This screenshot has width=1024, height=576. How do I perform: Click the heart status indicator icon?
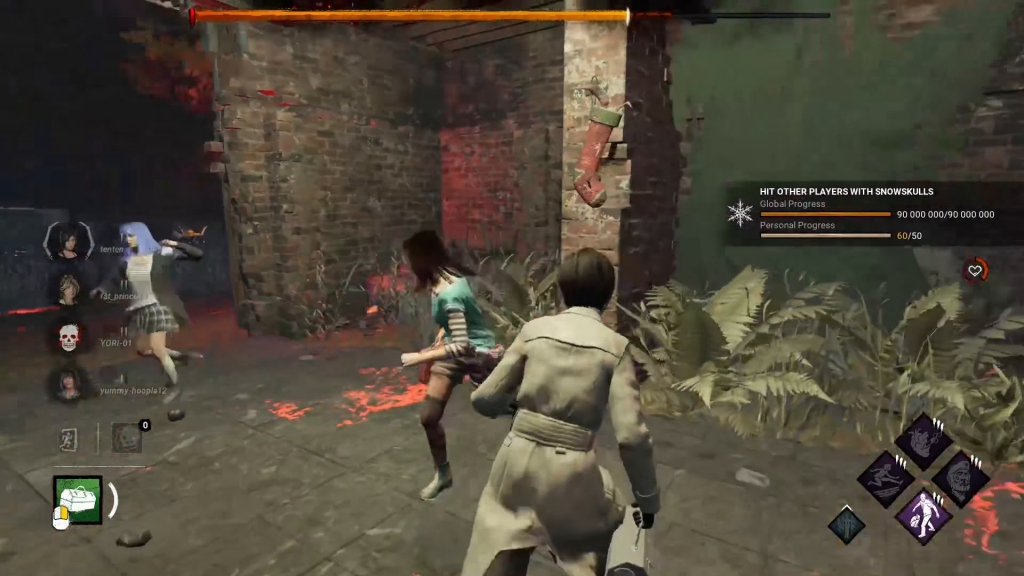pyautogui.click(x=975, y=269)
